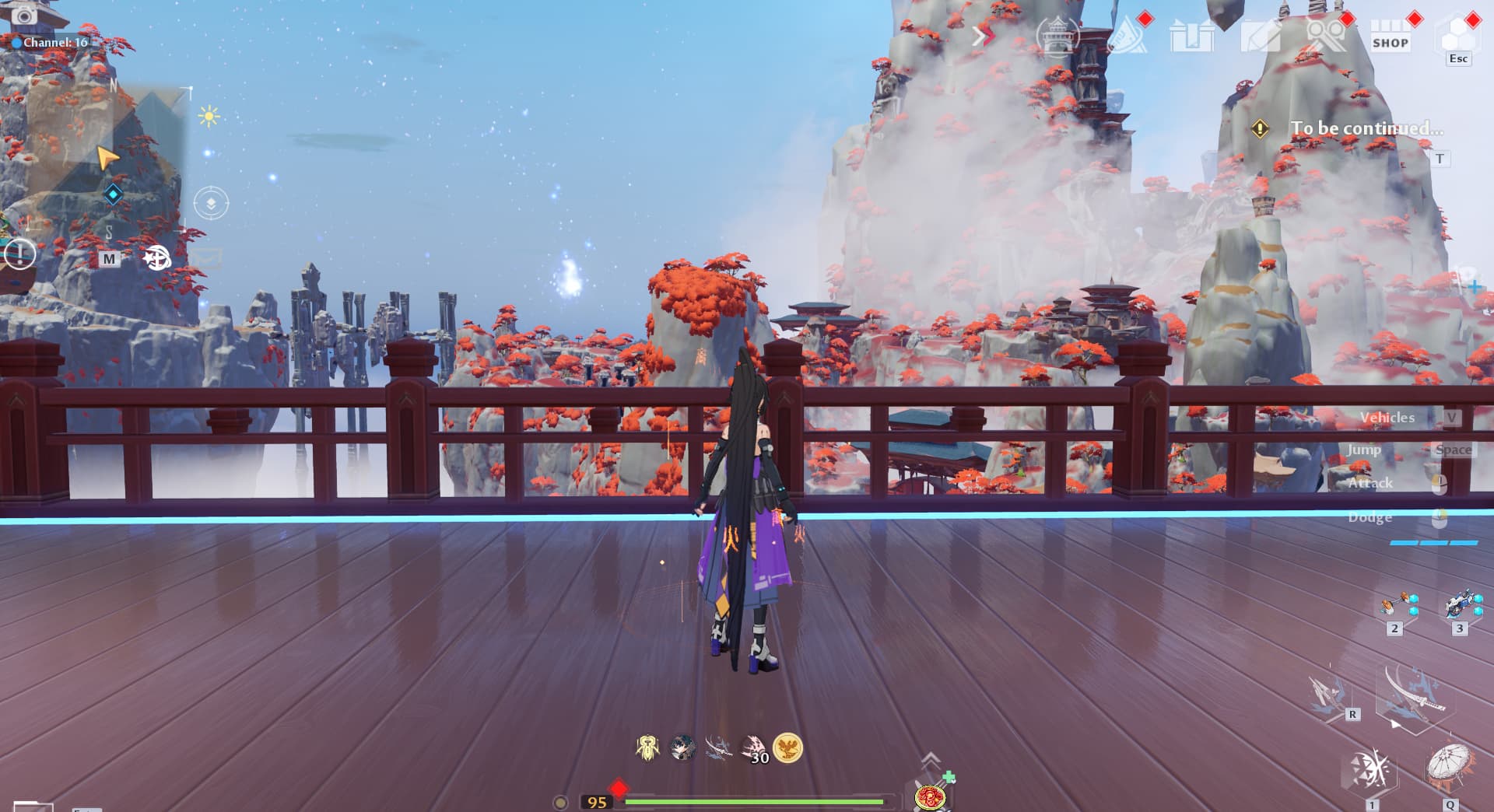The width and height of the screenshot is (1494, 812).
Task: Open the SHOP
Action: click(1391, 37)
